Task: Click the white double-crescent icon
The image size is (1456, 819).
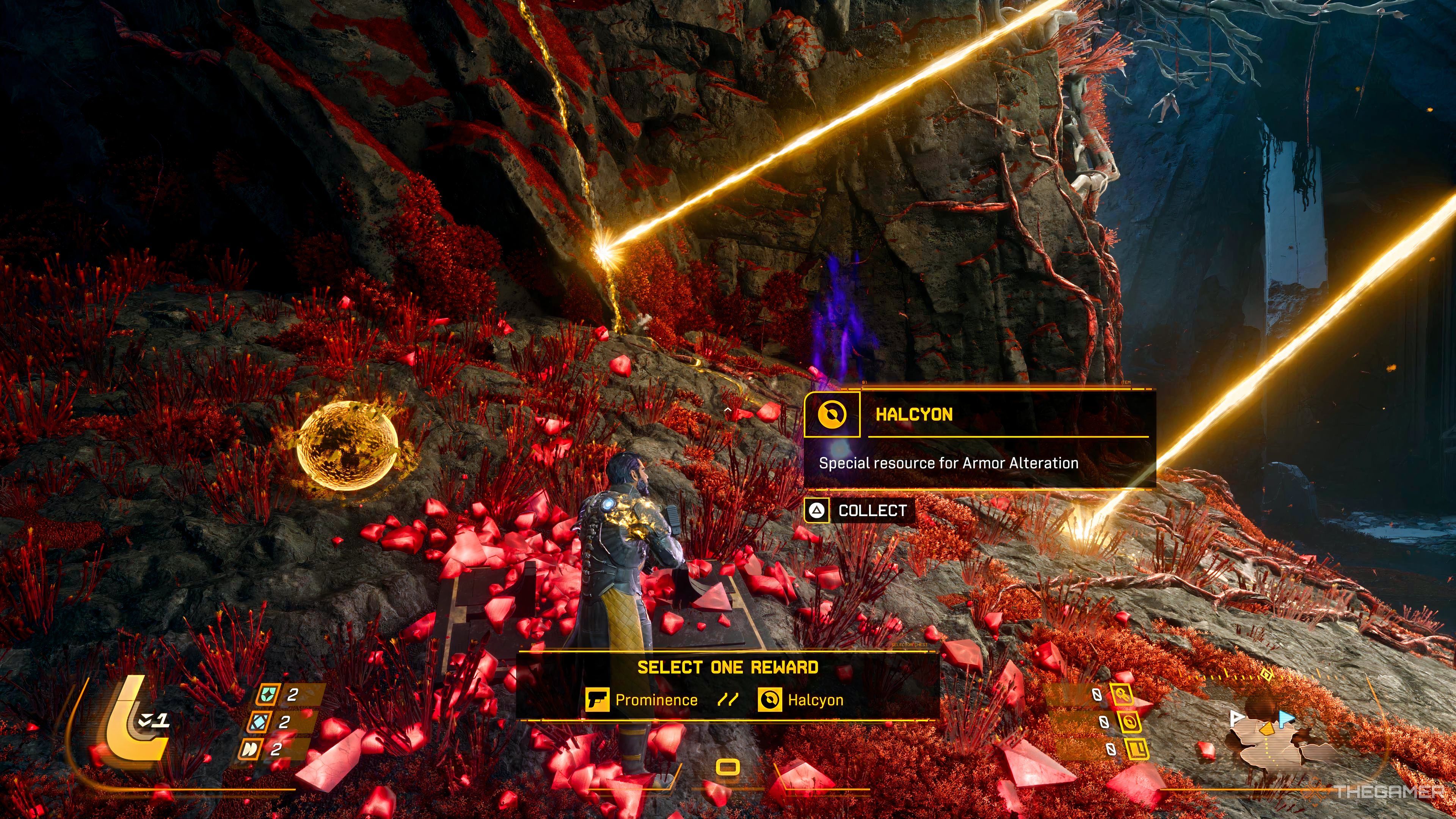Action: [x=248, y=750]
